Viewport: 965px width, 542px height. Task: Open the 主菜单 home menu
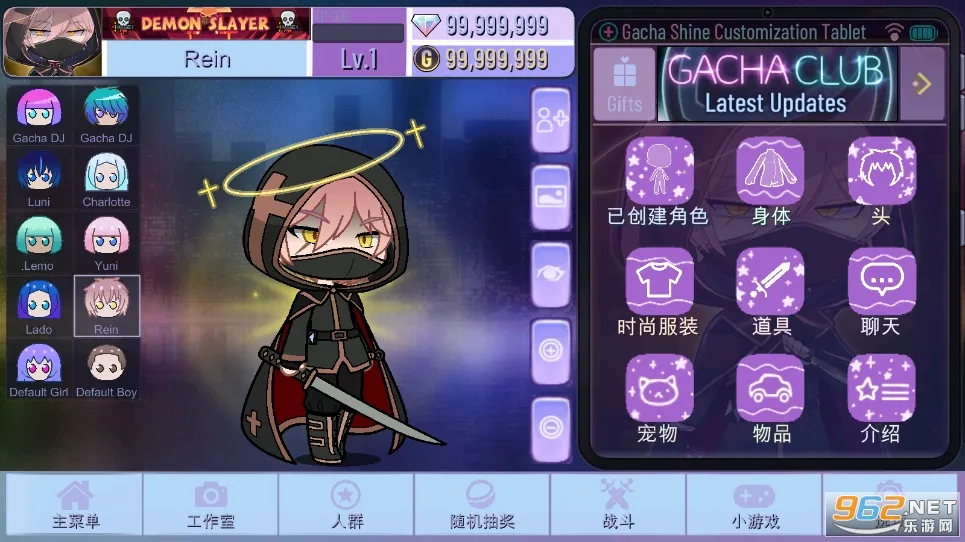click(x=75, y=506)
